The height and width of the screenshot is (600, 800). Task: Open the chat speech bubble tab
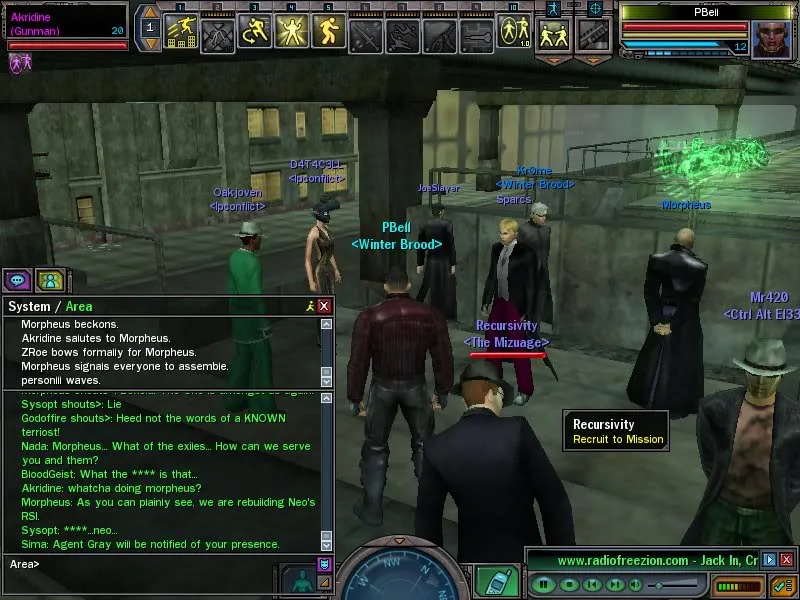18,281
